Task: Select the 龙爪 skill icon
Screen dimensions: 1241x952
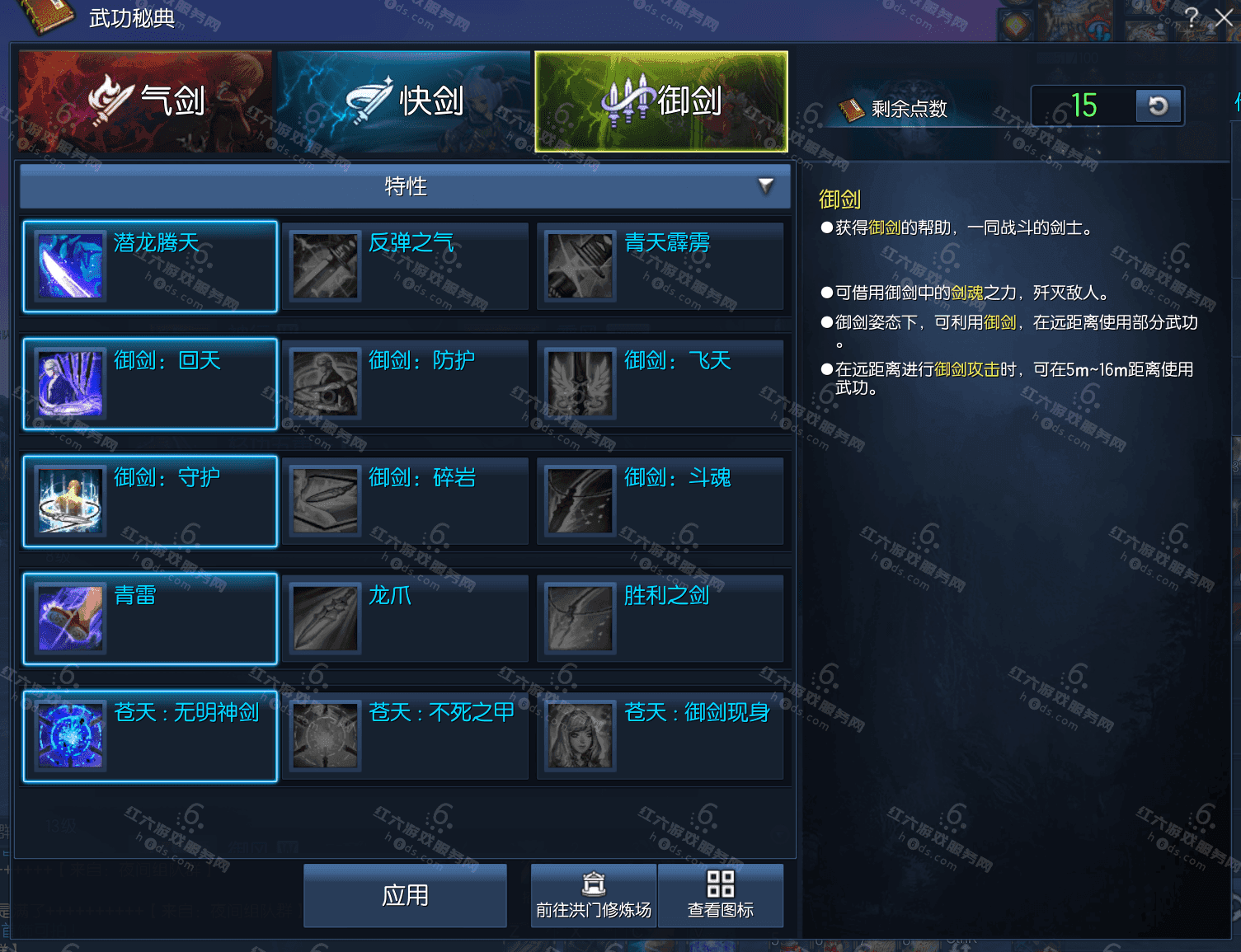Action: tap(324, 619)
